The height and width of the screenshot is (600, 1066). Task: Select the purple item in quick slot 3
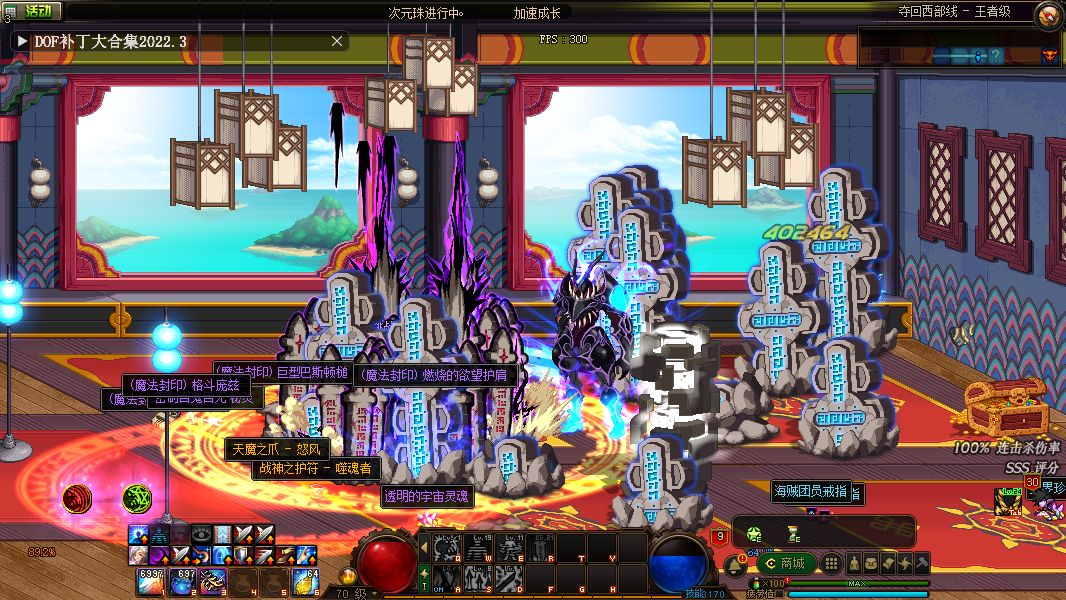click(212, 581)
